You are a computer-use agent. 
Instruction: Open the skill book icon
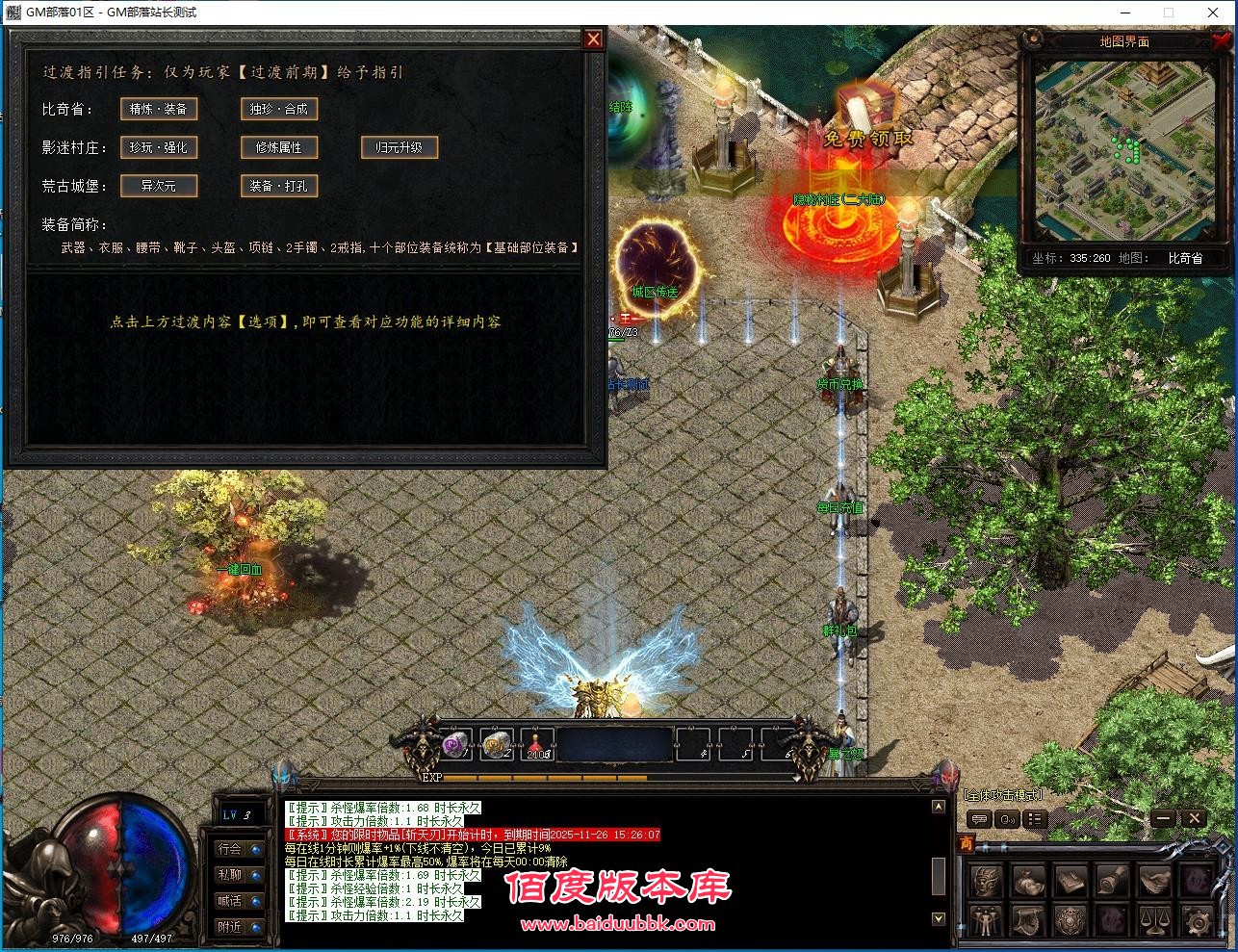(x=1070, y=879)
